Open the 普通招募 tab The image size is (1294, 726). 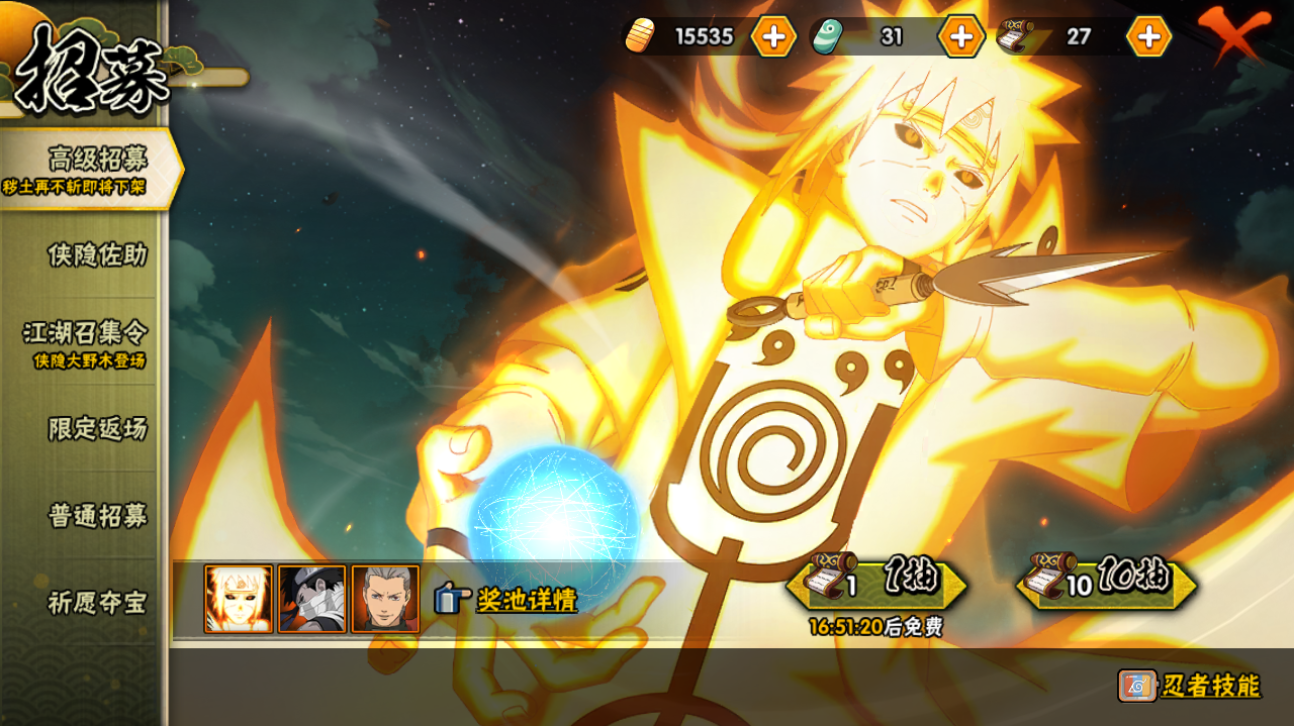click(97, 516)
